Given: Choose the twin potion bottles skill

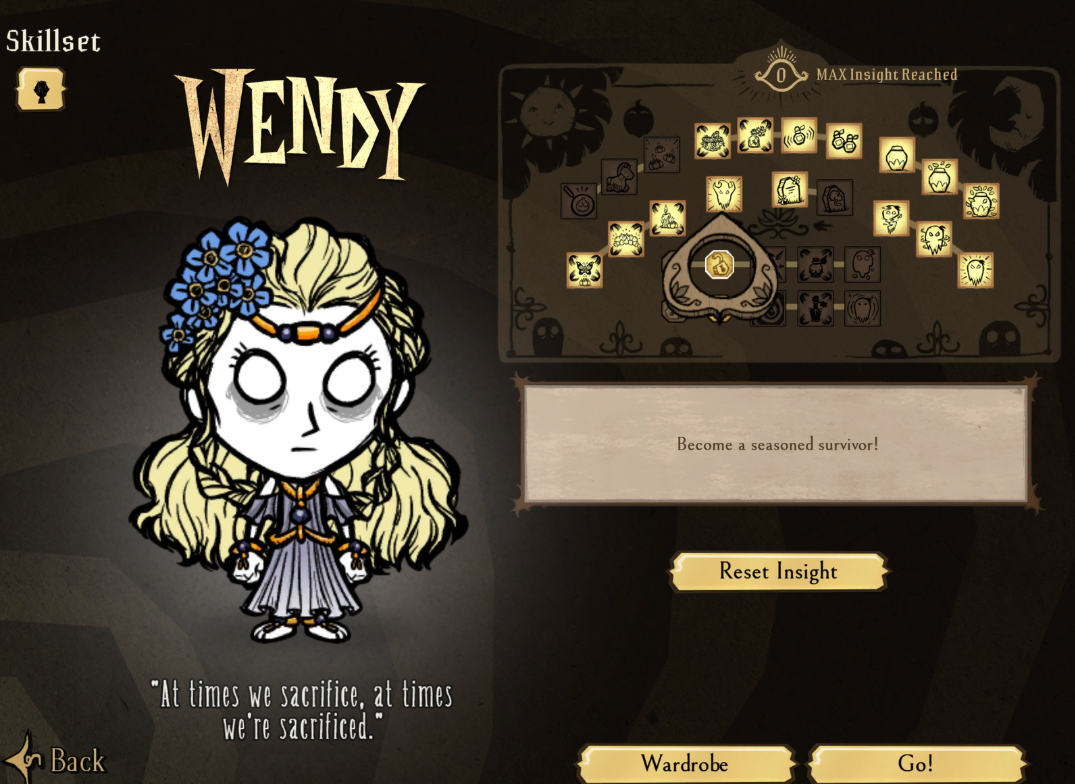Looking at the screenshot, I should click(x=844, y=141).
